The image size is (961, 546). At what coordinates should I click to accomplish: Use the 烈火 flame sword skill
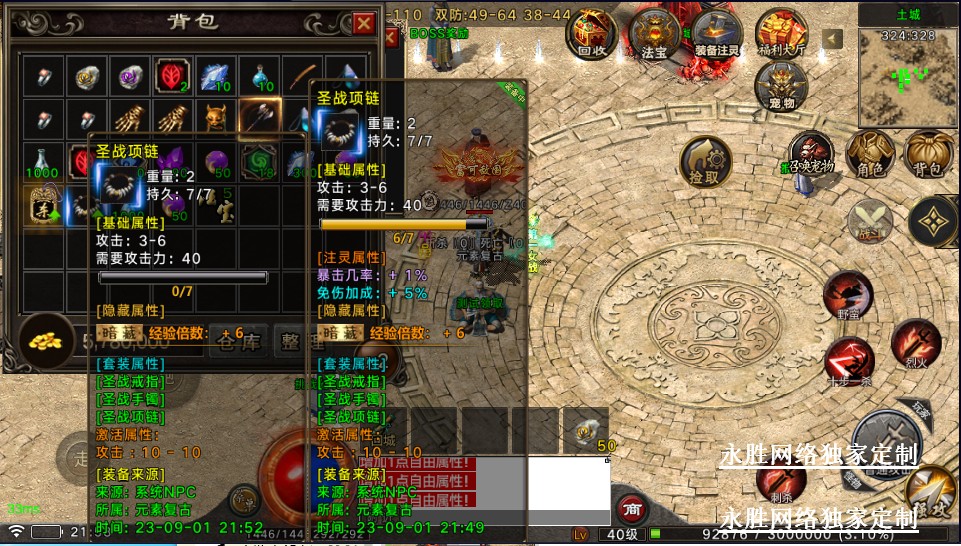click(x=915, y=342)
